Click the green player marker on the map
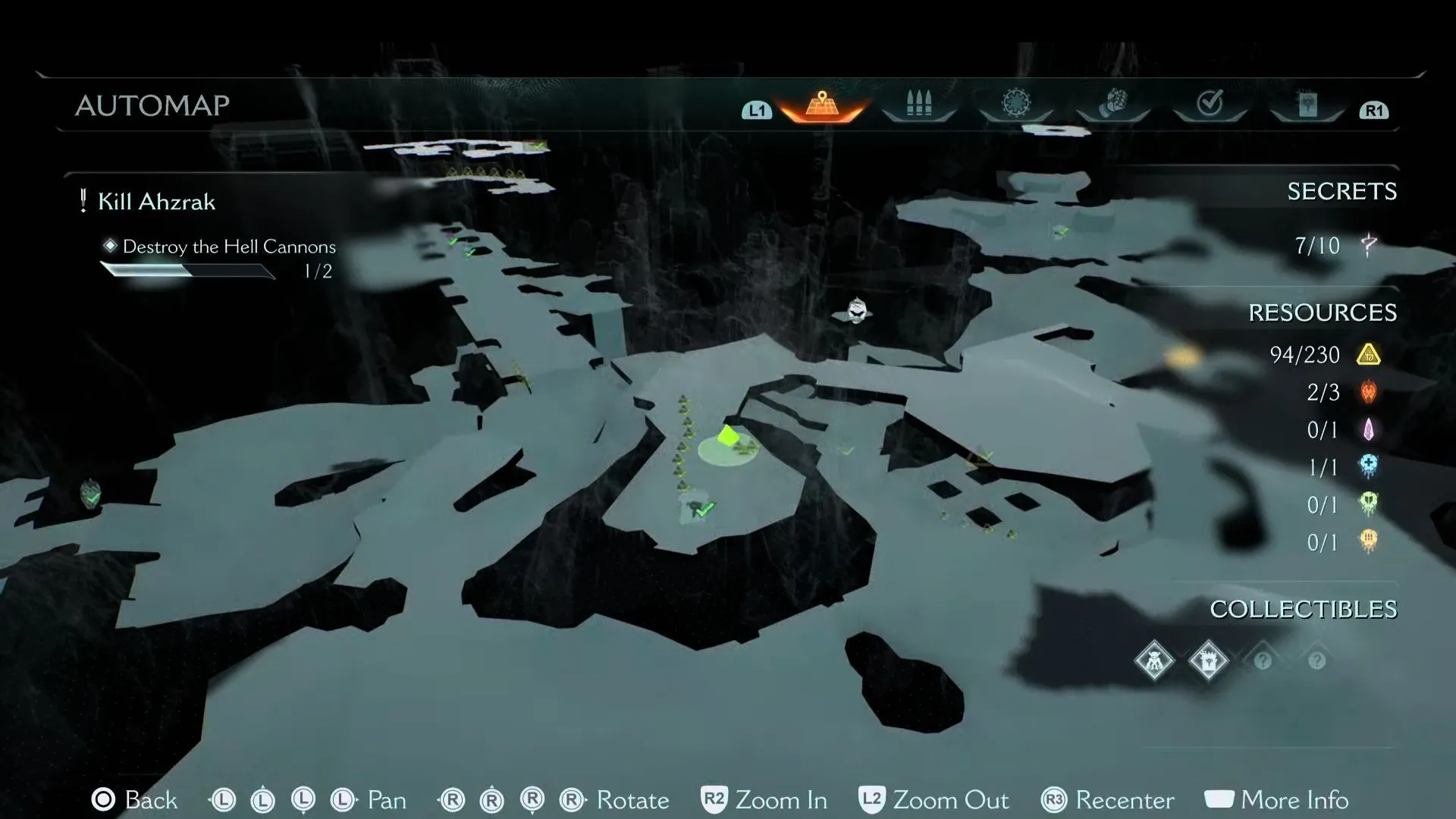This screenshot has height=819, width=1456. point(728,437)
